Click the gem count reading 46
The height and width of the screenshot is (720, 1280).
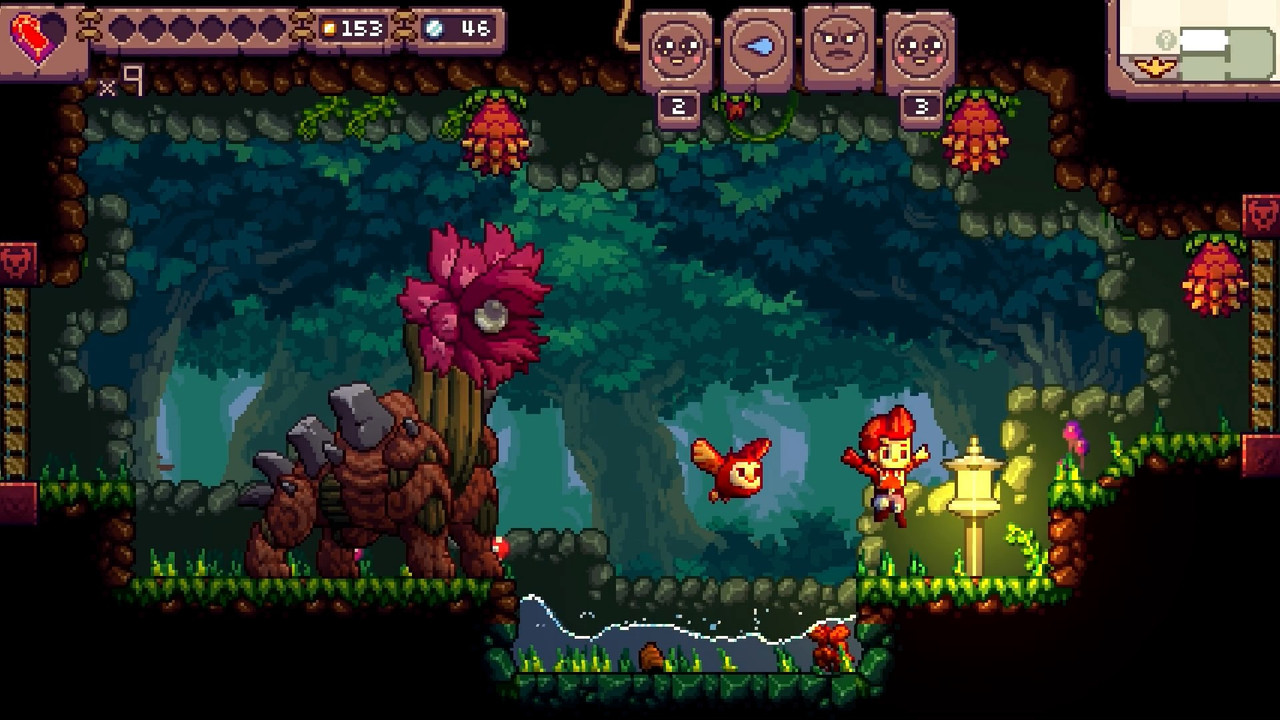pos(476,28)
